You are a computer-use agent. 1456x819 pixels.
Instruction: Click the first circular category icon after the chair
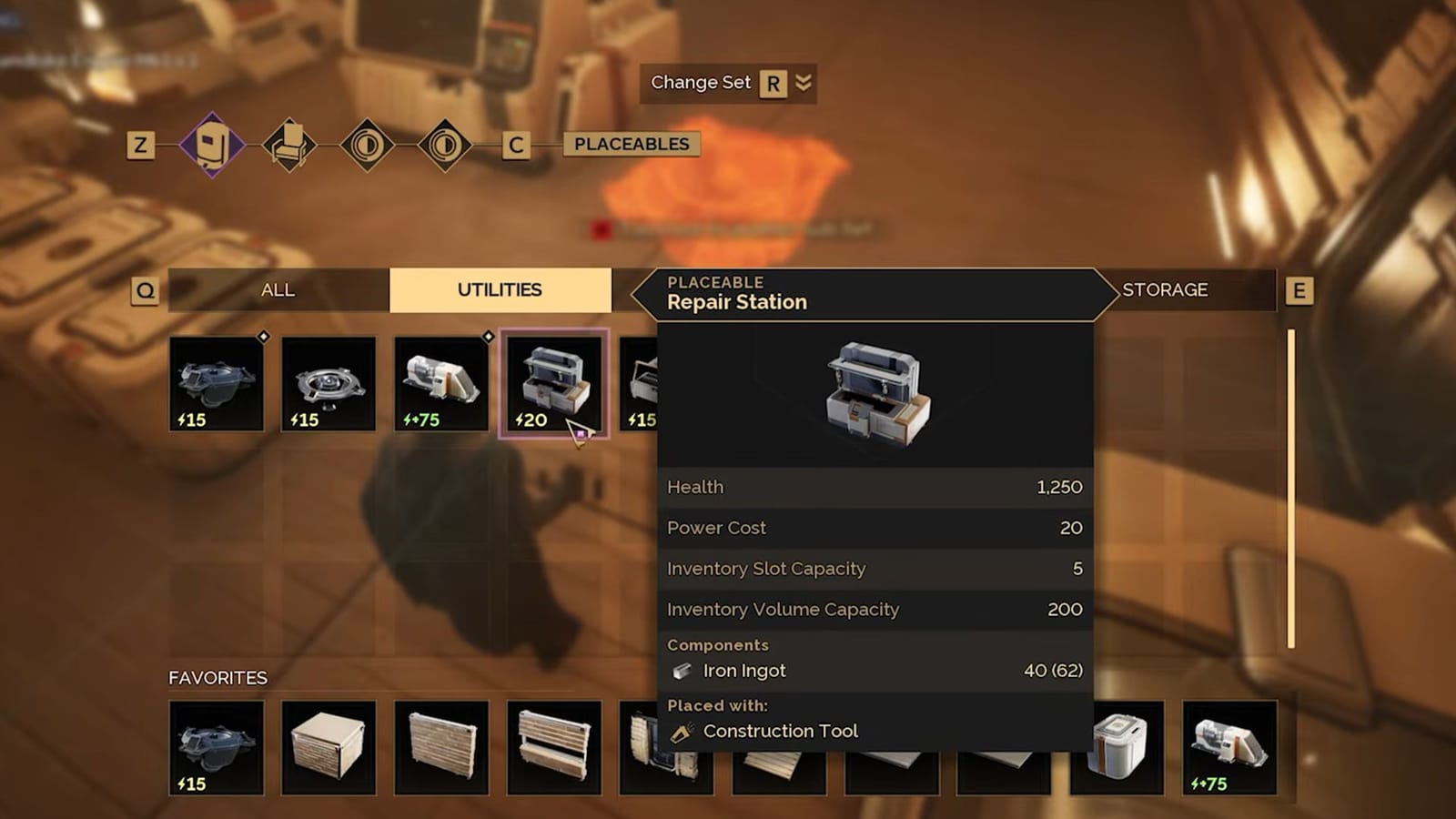(369, 144)
